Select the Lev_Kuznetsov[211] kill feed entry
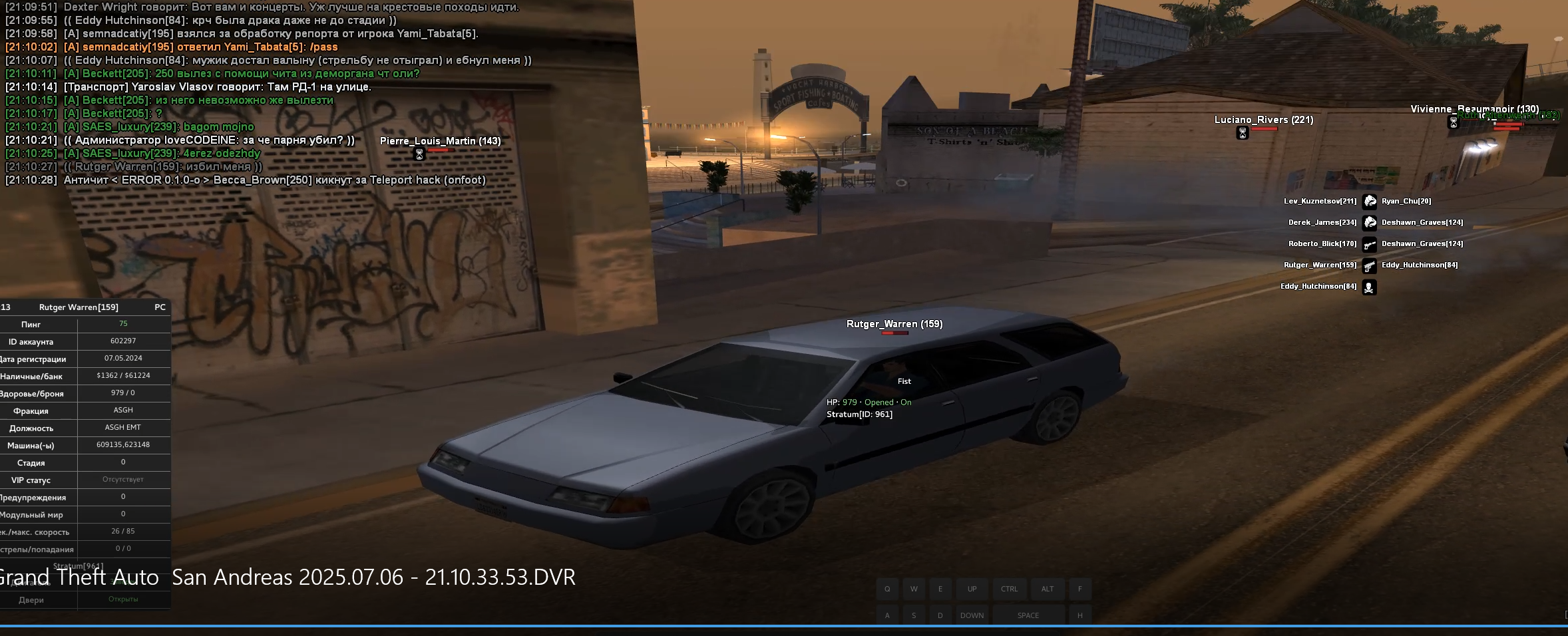The width and height of the screenshot is (1568, 636). (x=1320, y=201)
